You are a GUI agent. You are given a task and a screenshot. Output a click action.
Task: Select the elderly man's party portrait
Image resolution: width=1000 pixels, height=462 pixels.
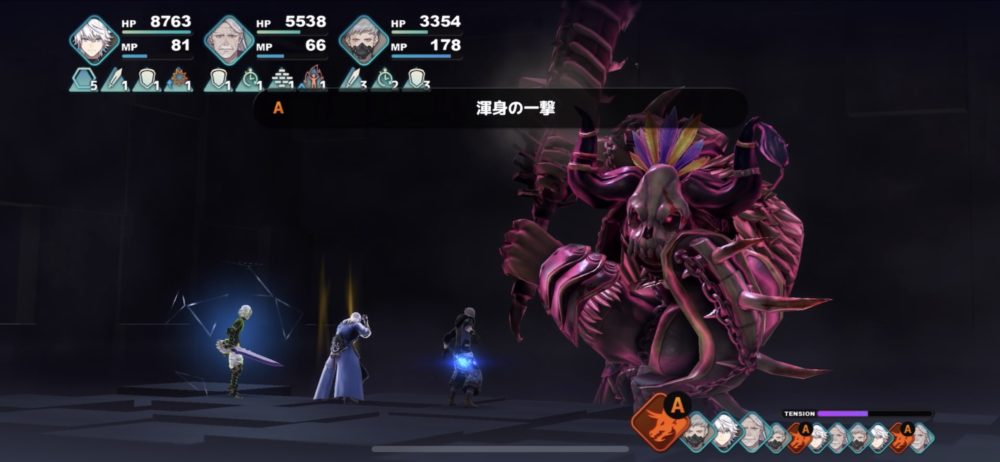tap(229, 40)
